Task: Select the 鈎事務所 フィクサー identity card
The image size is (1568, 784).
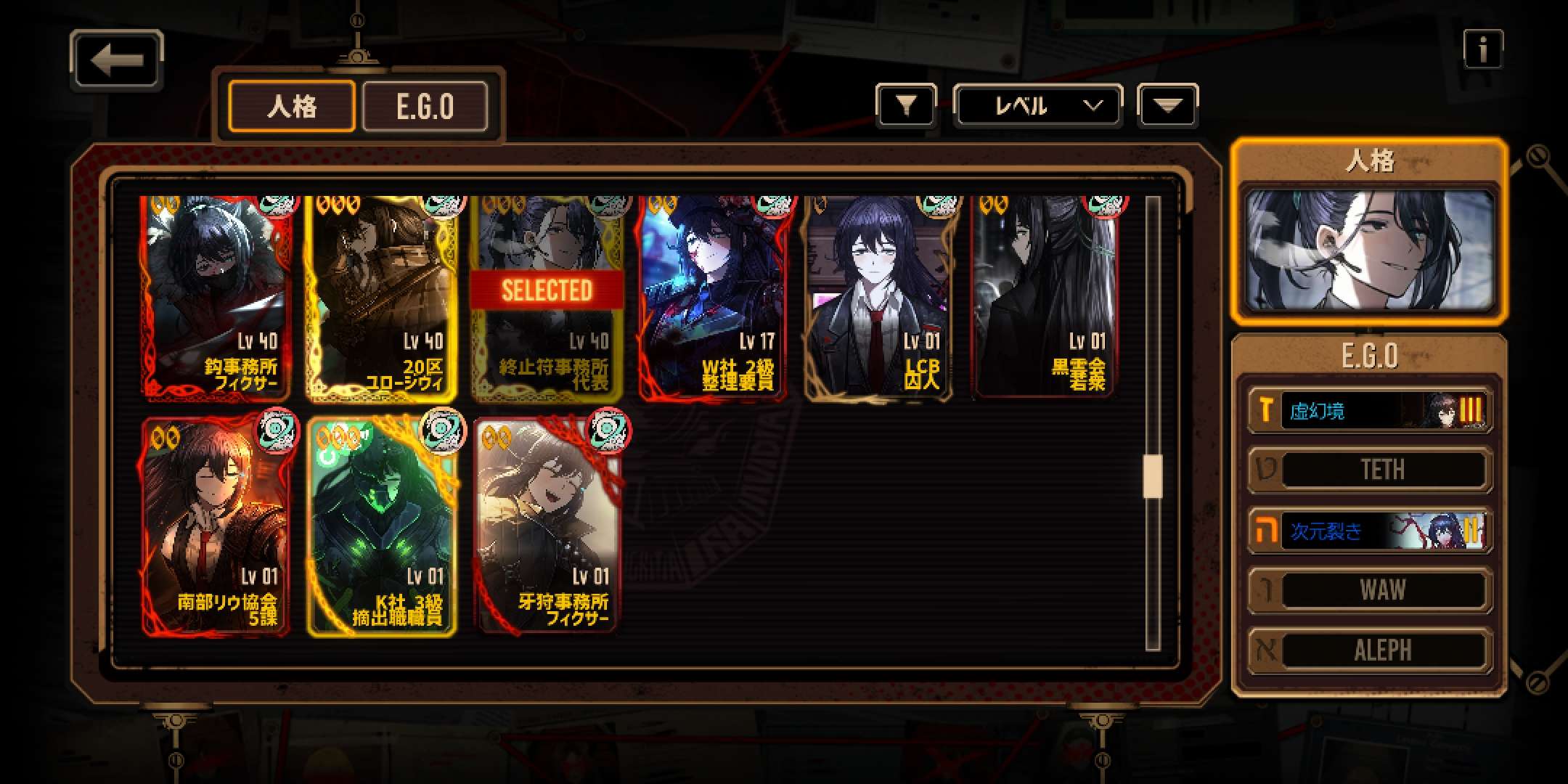Action: [x=216, y=298]
